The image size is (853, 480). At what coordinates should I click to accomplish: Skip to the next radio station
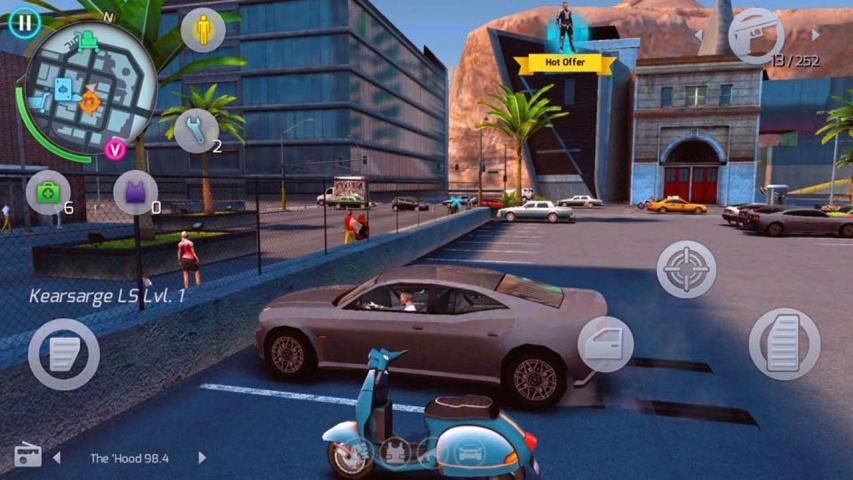coord(202,458)
